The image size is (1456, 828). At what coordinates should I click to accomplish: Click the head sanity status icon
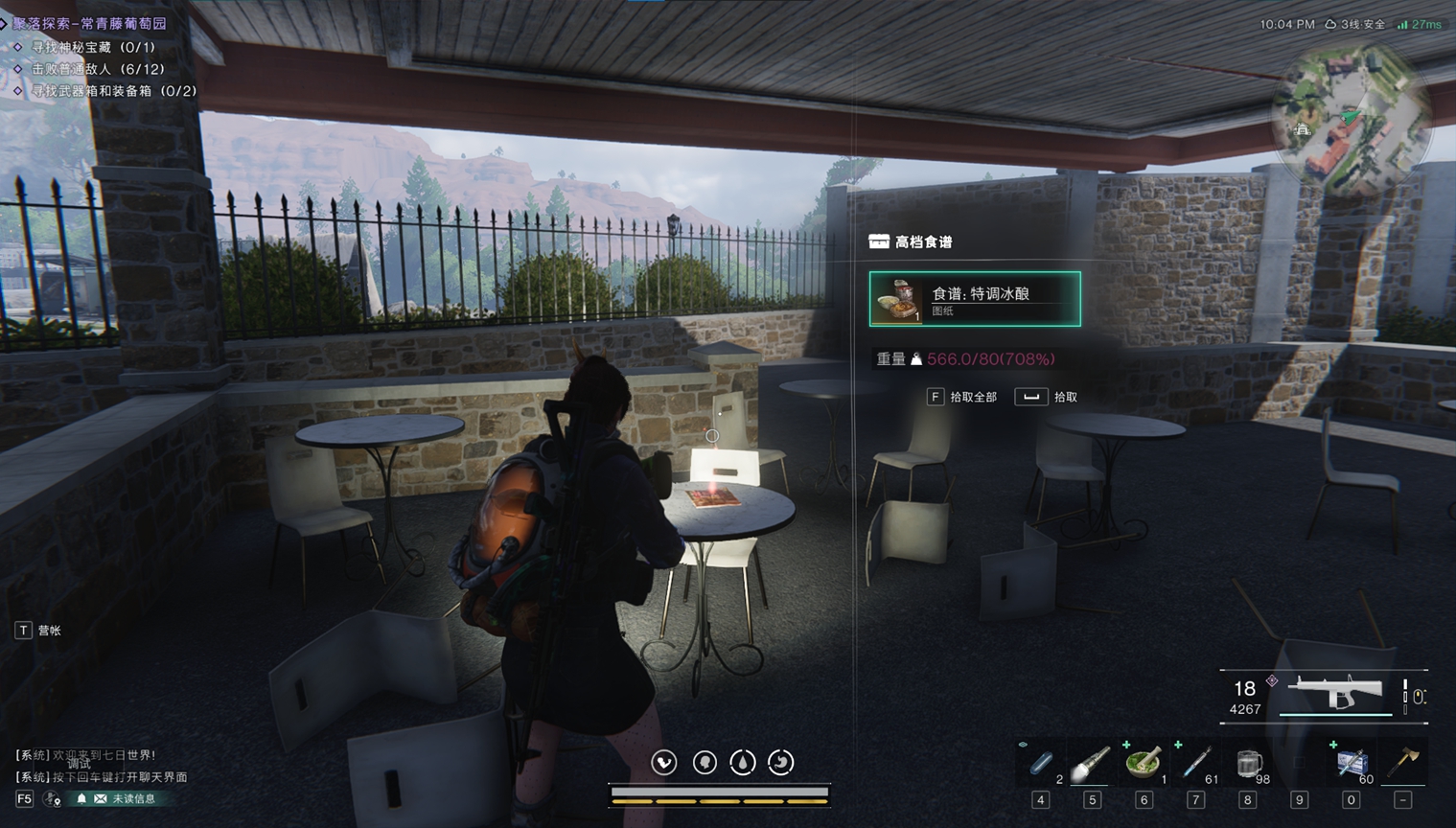(x=705, y=762)
